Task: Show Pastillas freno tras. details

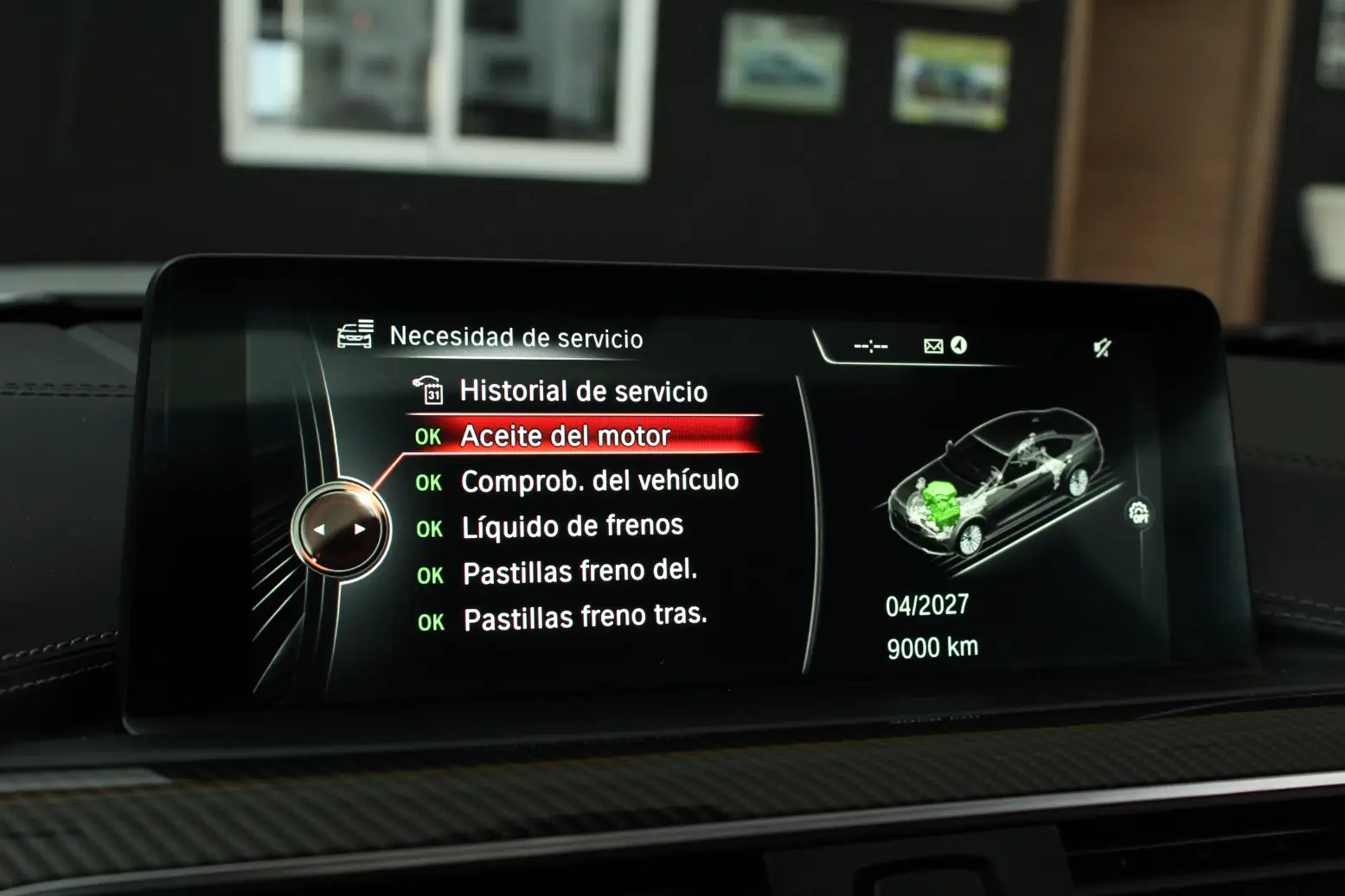Action: [585, 618]
